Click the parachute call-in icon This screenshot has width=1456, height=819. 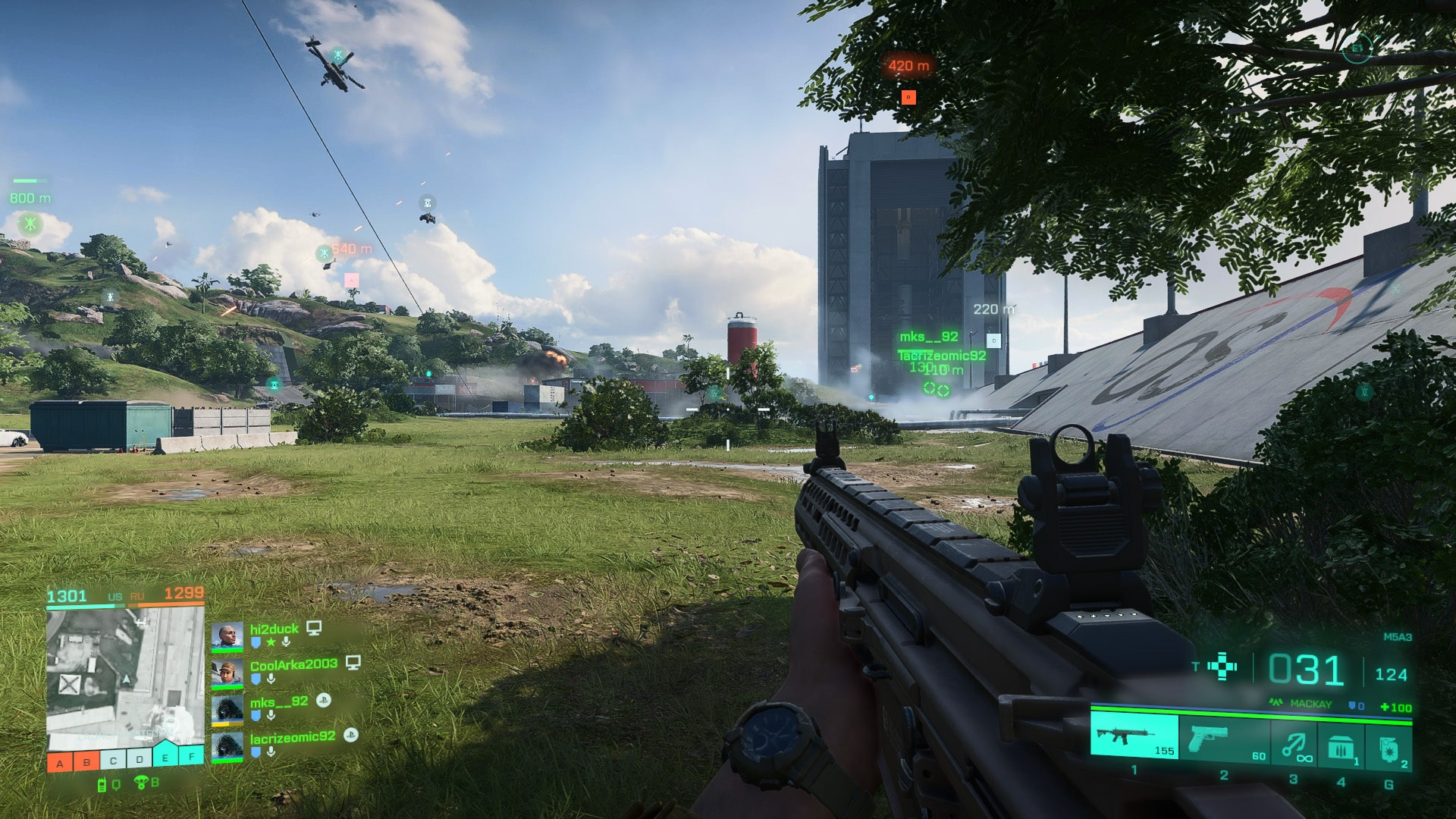coord(140,783)
